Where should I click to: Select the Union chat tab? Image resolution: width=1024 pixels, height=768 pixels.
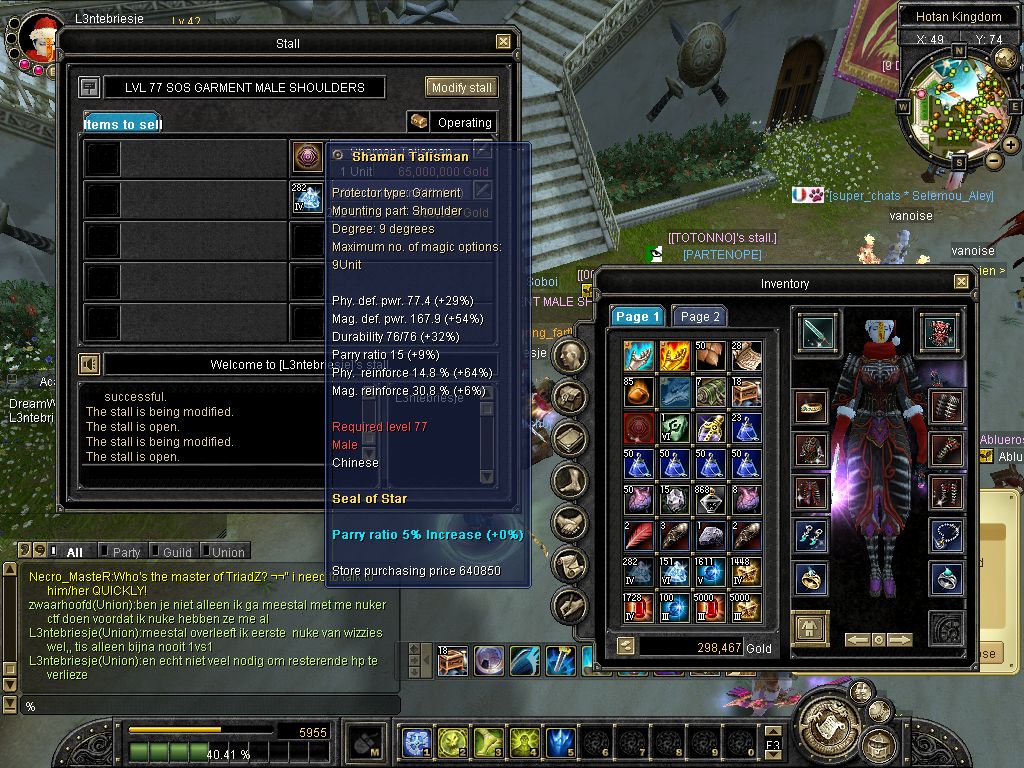pyautogui.click(x=227, y=552)
